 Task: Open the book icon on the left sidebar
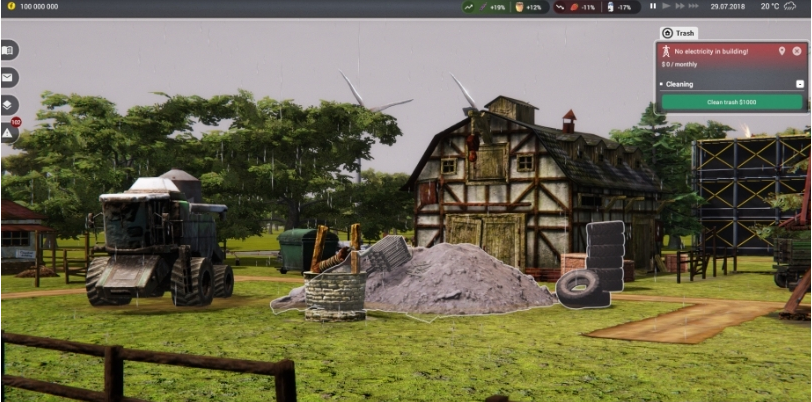[x=8, y=50]
